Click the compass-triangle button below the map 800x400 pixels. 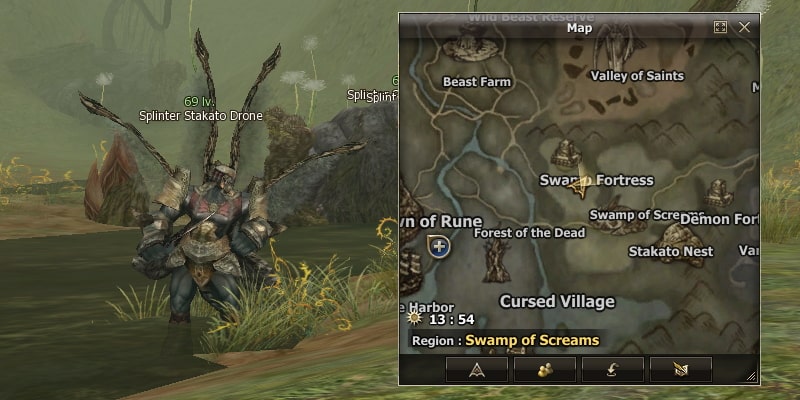[476, 369]
